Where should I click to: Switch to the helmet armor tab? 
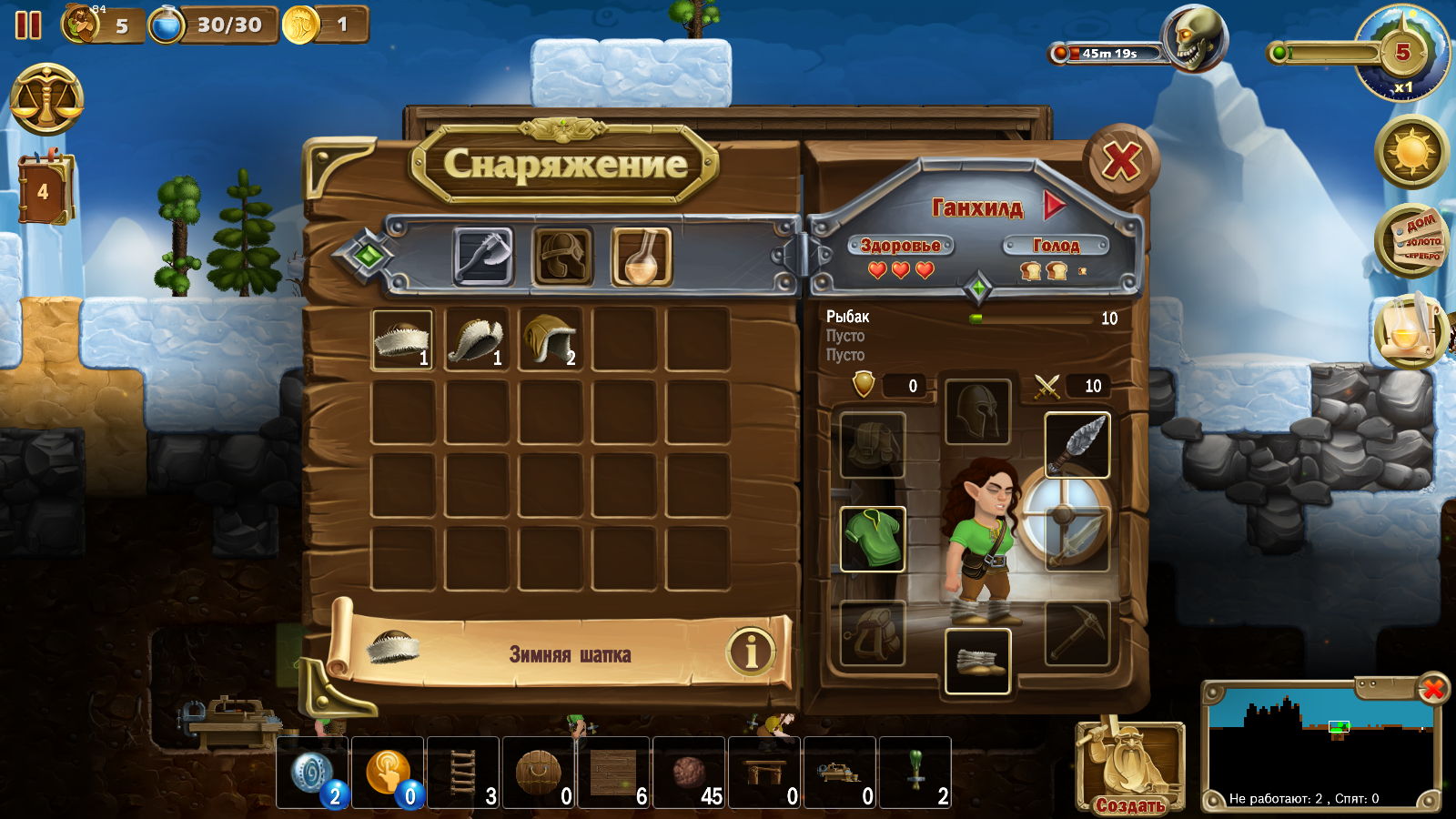tap(561, 257)
